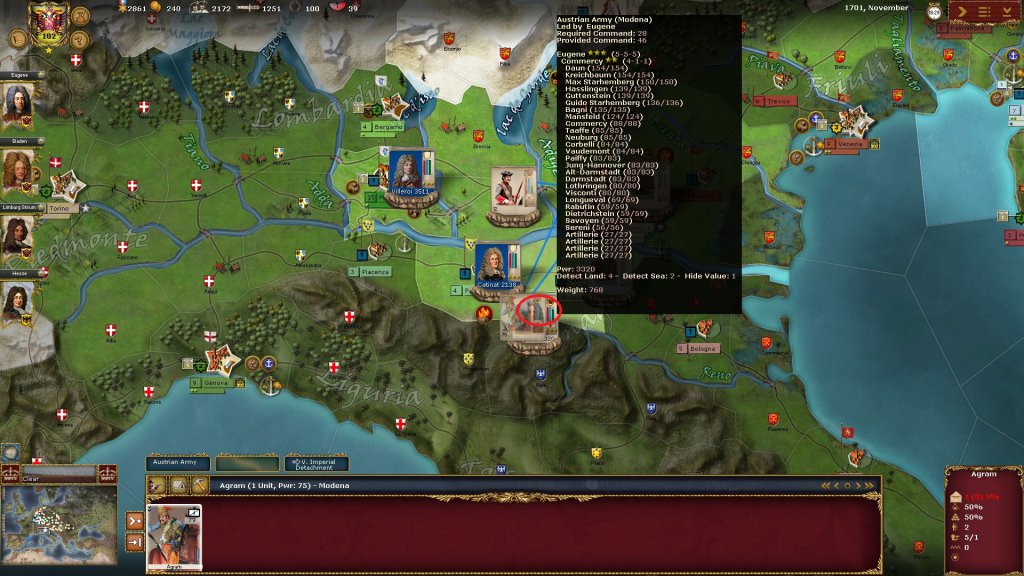Switch to the V. Imperial Detachment tab
Image resolution: width=1024 pixels, height=576 pixels.
[x=316, y=464]
